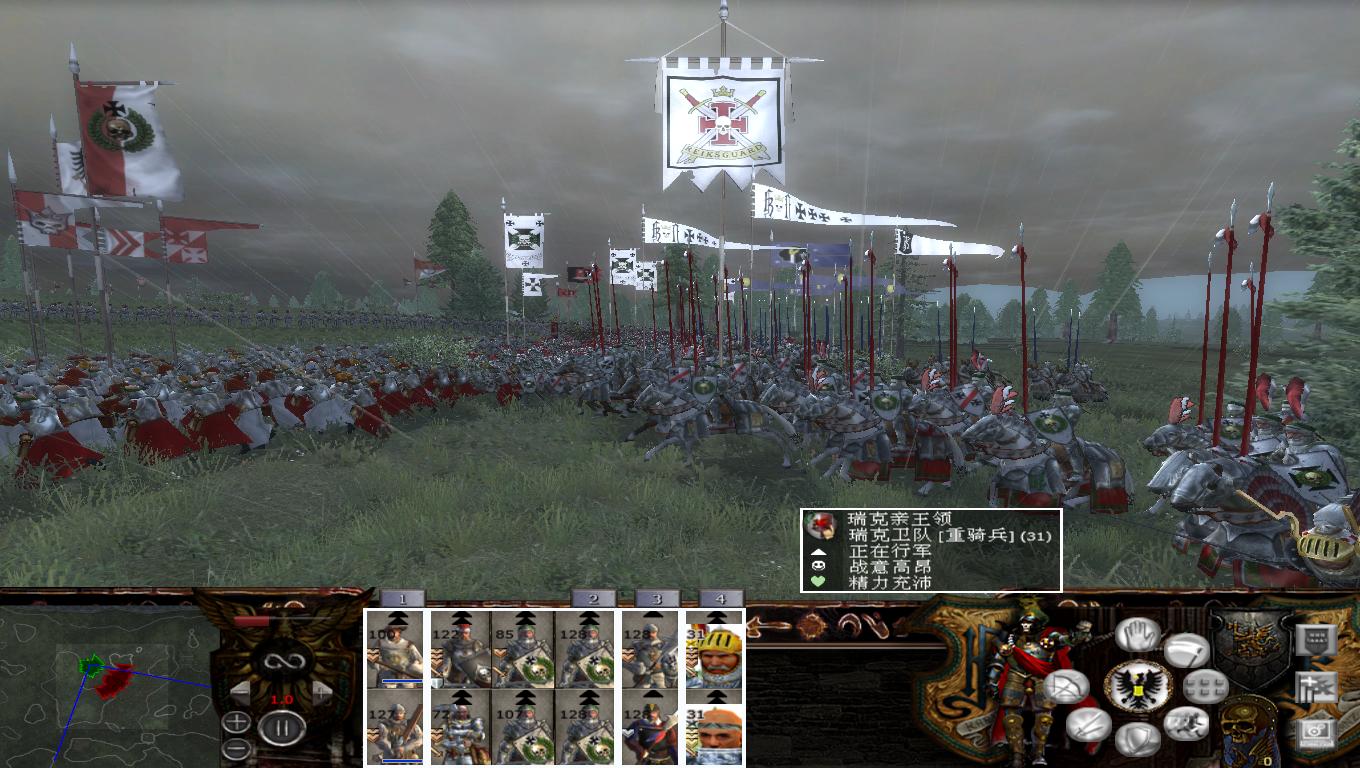The image size is (1360, 768).
Task: Toggle guard mode with the shield icon
Action: (x=1136, y=741)
